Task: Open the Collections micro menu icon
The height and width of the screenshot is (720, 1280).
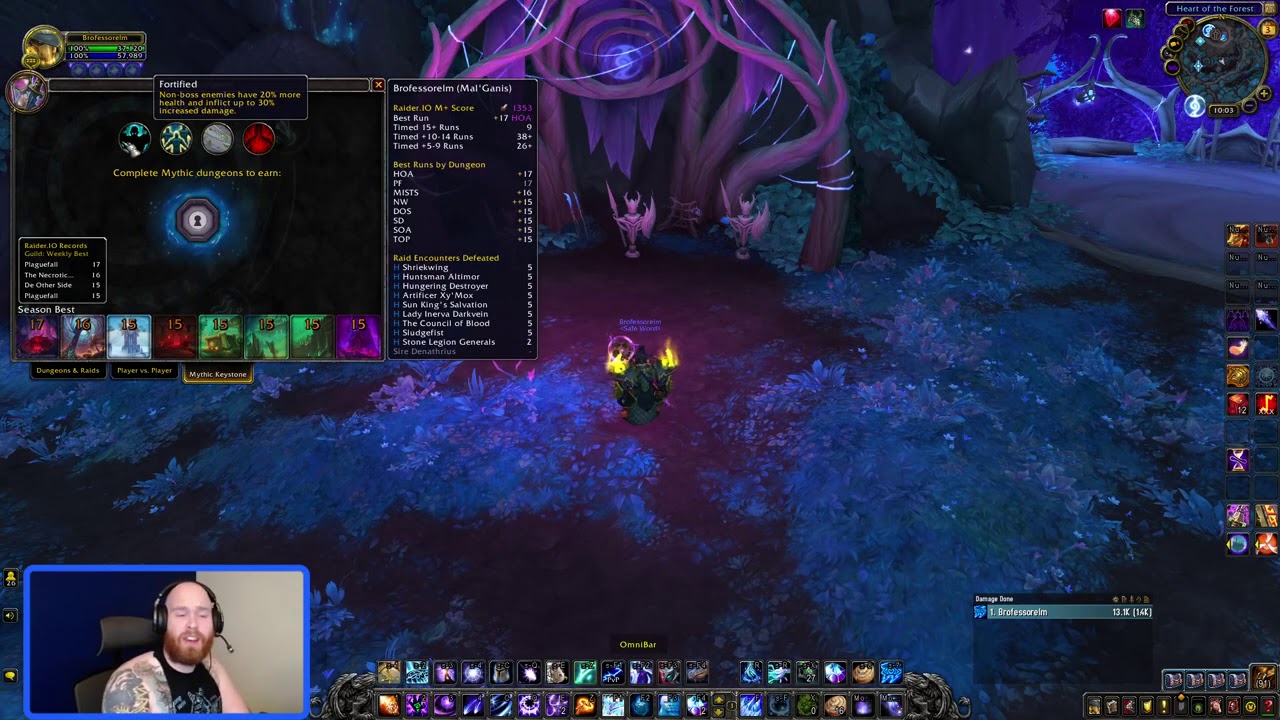Action: [1218, 706]
